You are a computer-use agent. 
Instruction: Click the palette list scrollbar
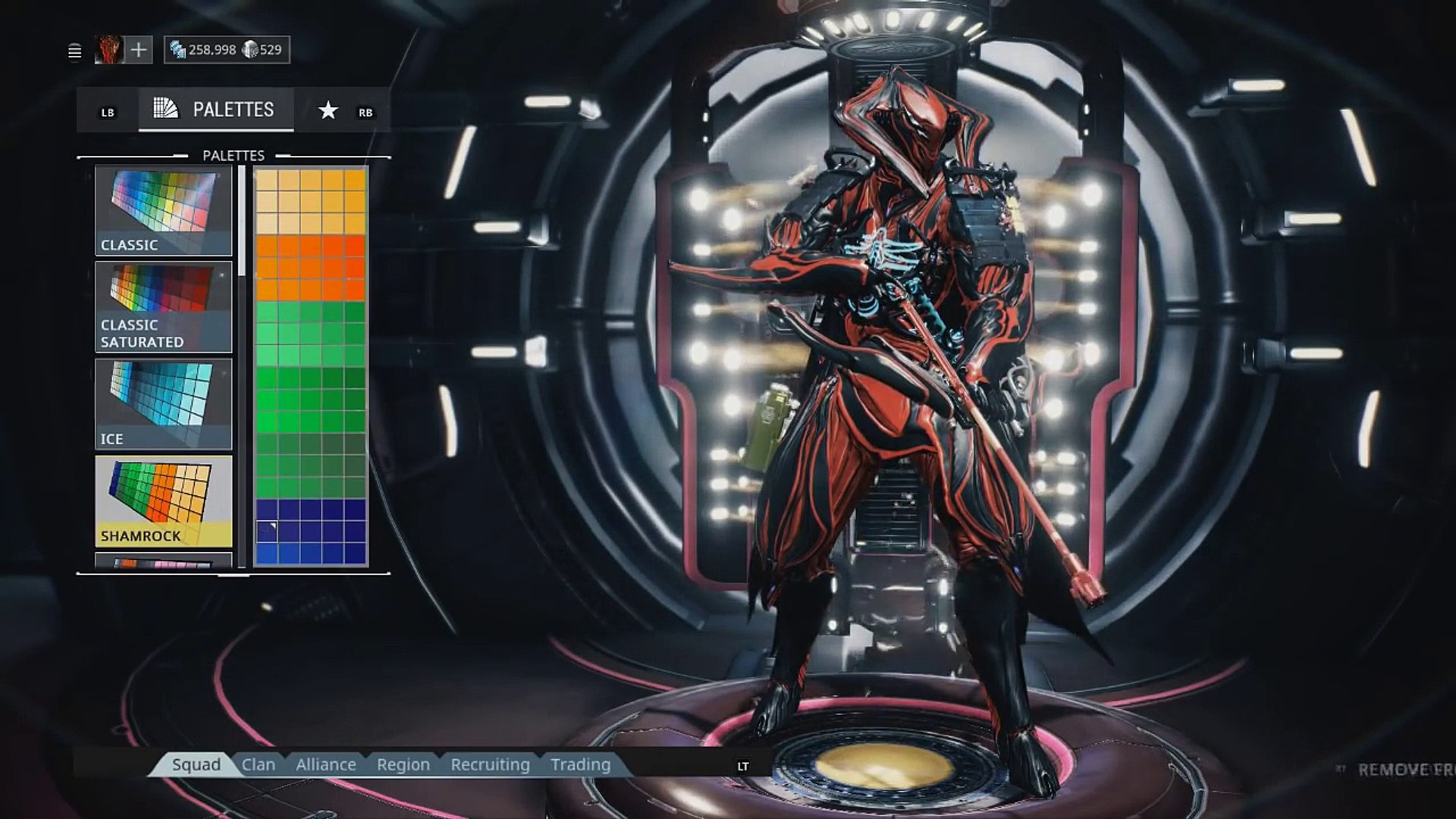pos(242,221)
